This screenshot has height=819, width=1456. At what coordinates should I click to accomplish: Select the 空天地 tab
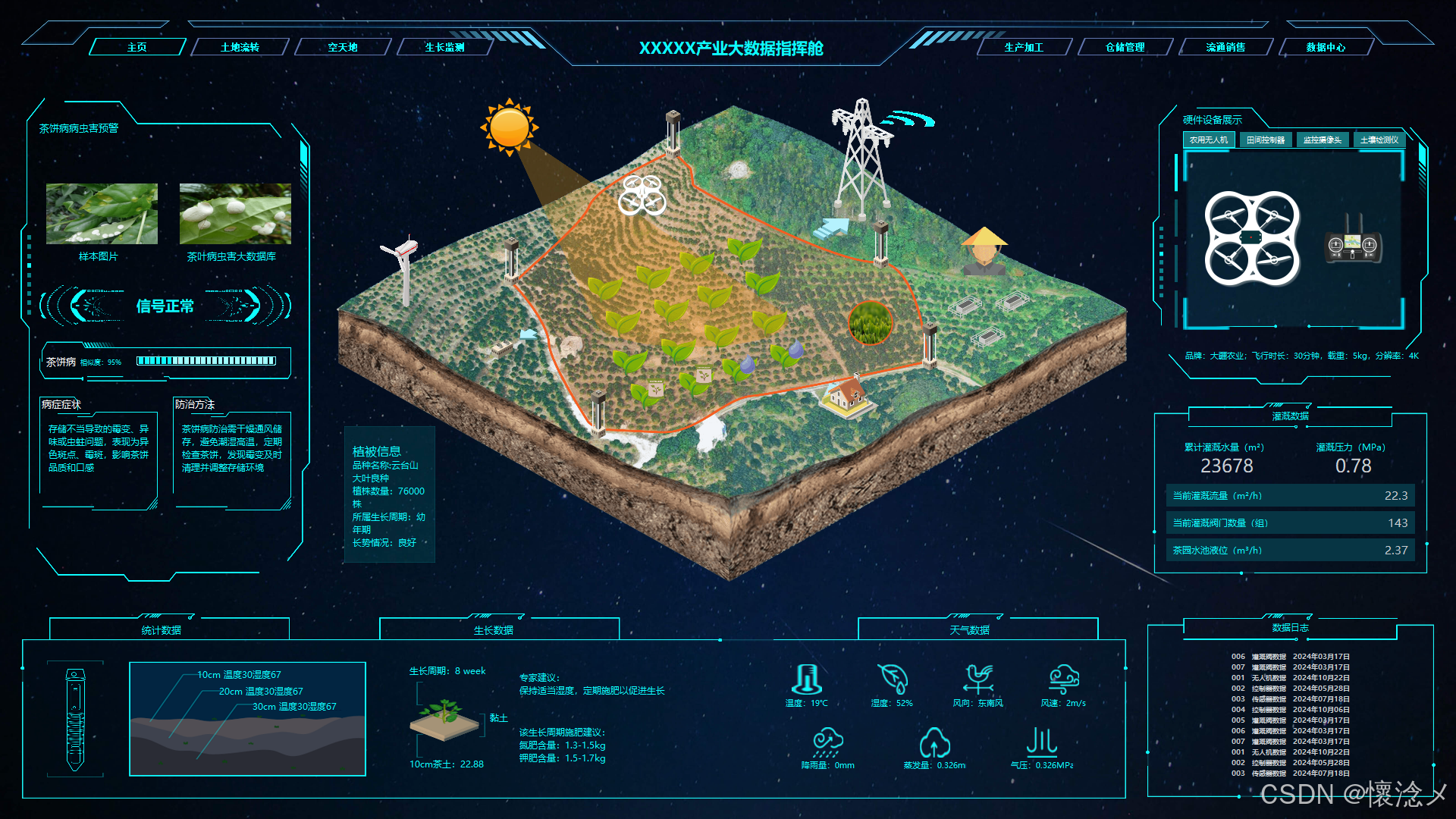[343, 47]
